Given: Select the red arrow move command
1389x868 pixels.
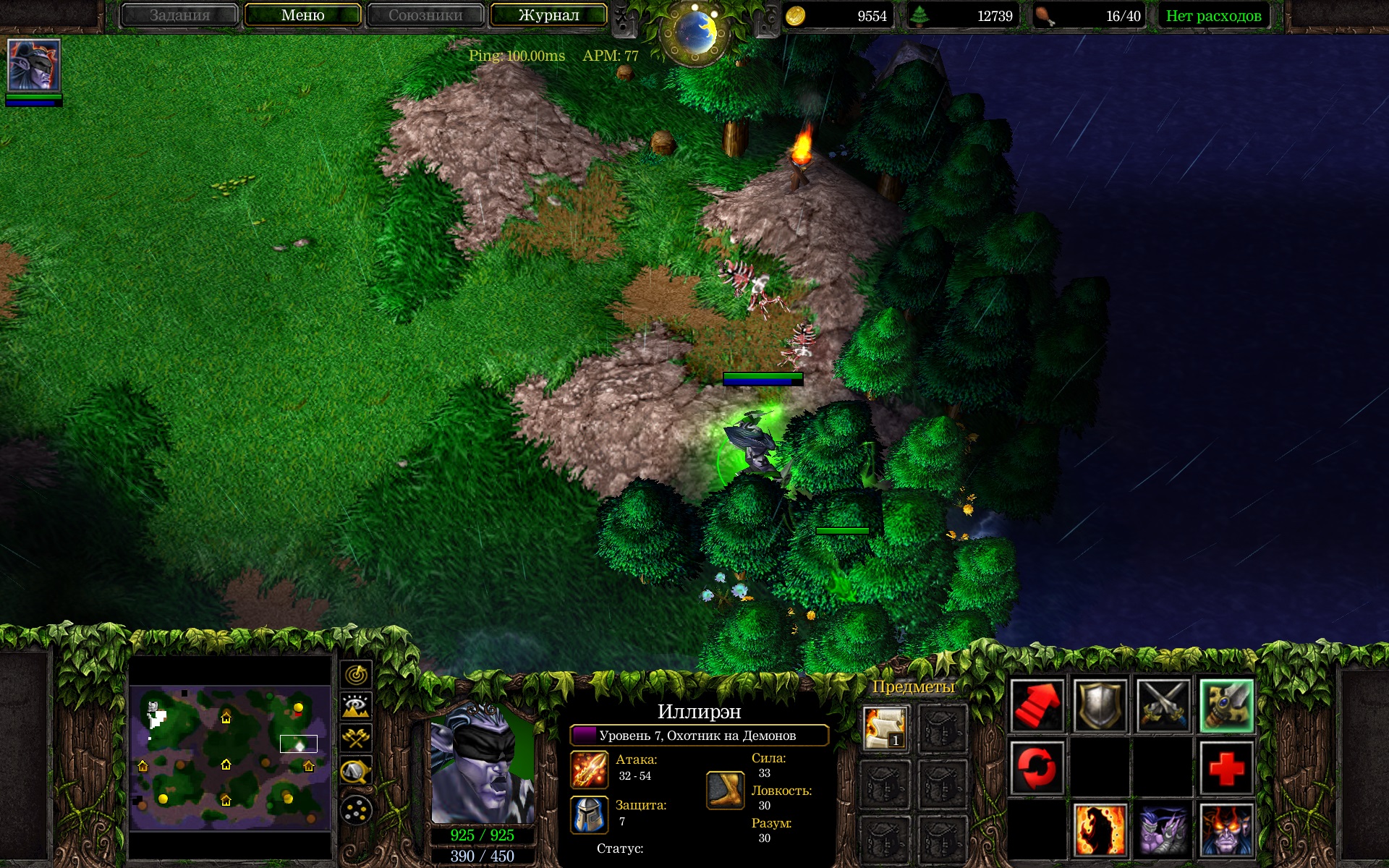Looking at the screenshot, I should [x=1037, y=705].
